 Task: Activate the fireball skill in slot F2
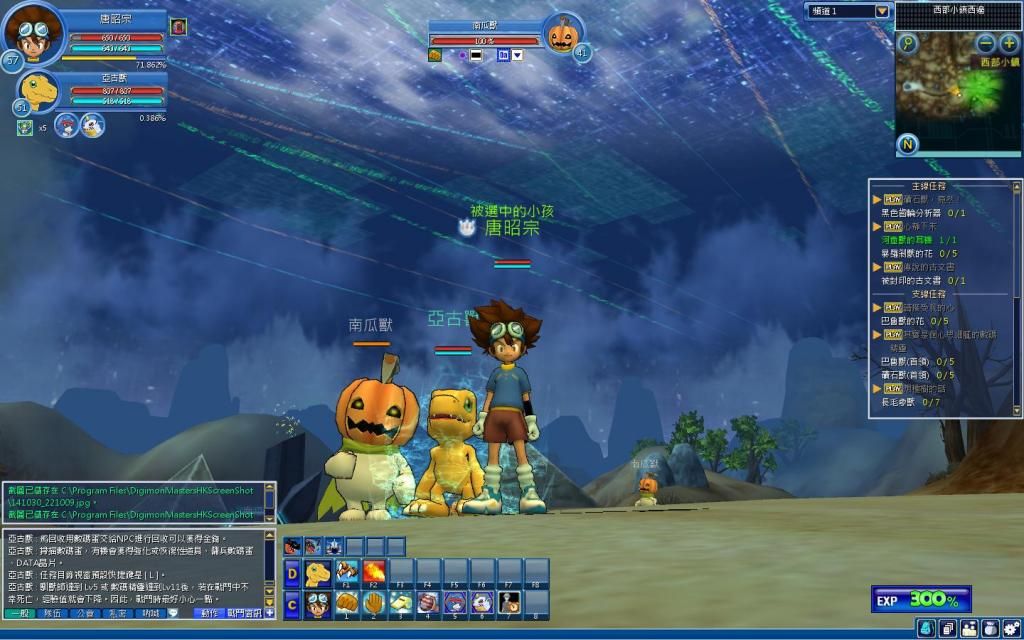click(373, 573)
